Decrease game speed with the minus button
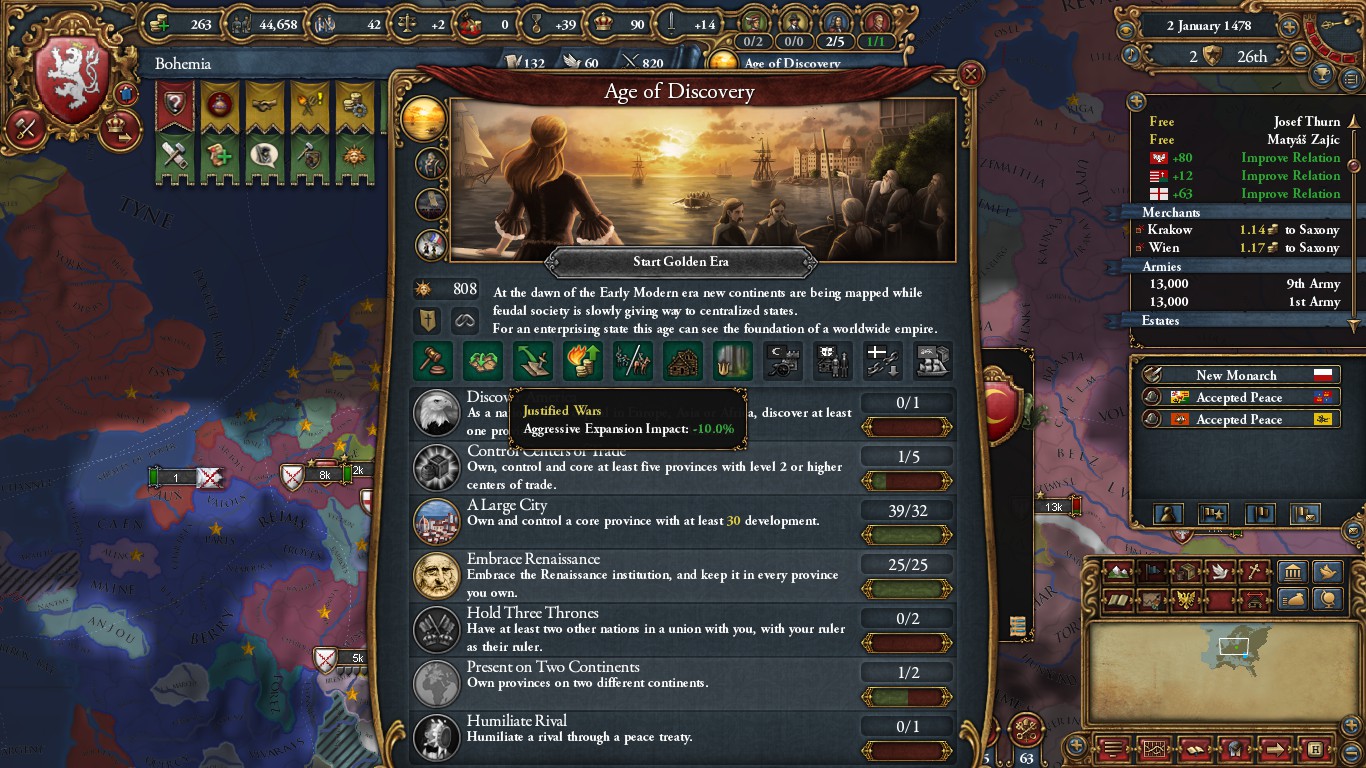Image resolution: width=1366 pixels, height=768 pixels. [x=1300, y=55]
